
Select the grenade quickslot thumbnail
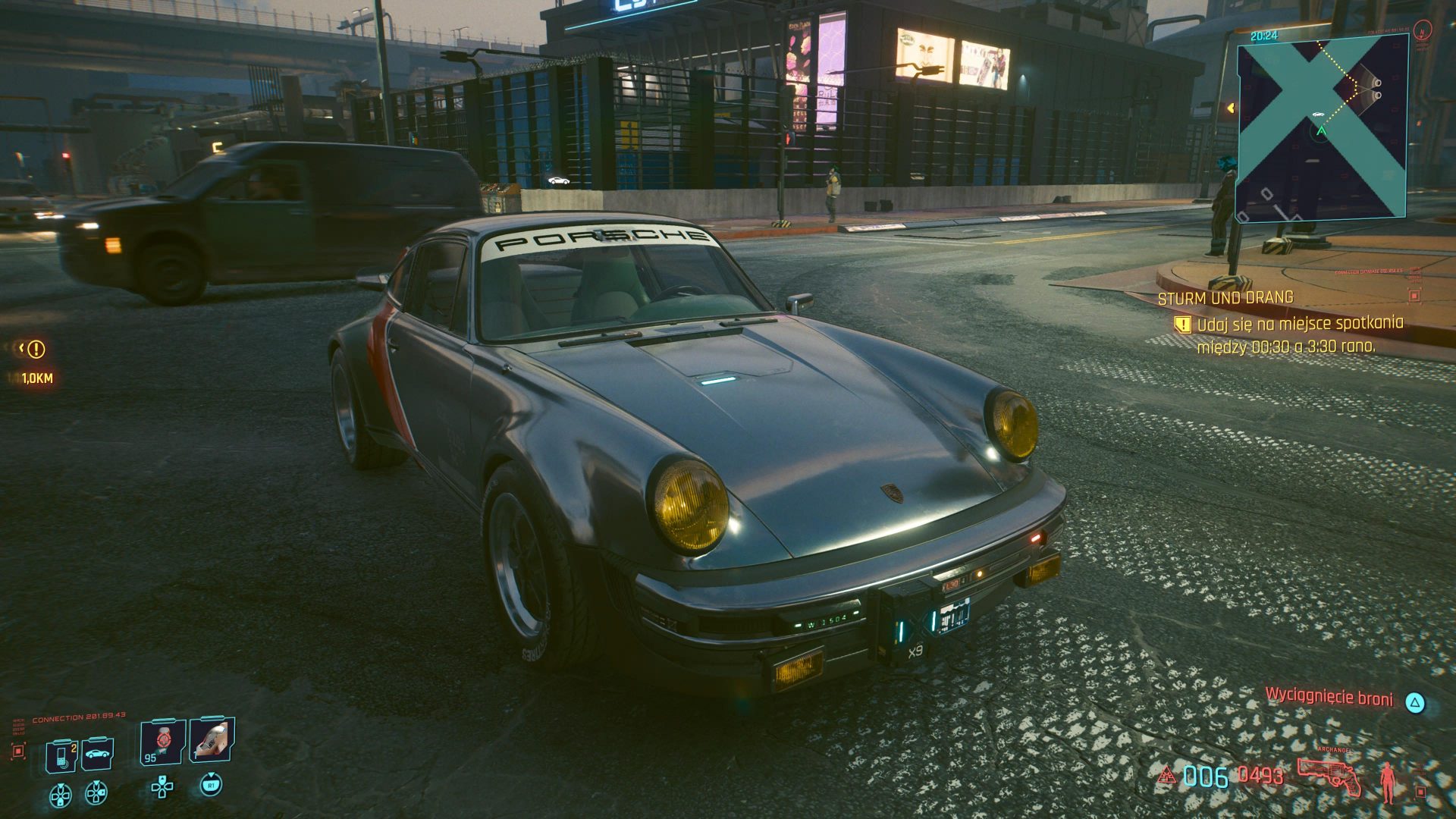tap(212, 743)
